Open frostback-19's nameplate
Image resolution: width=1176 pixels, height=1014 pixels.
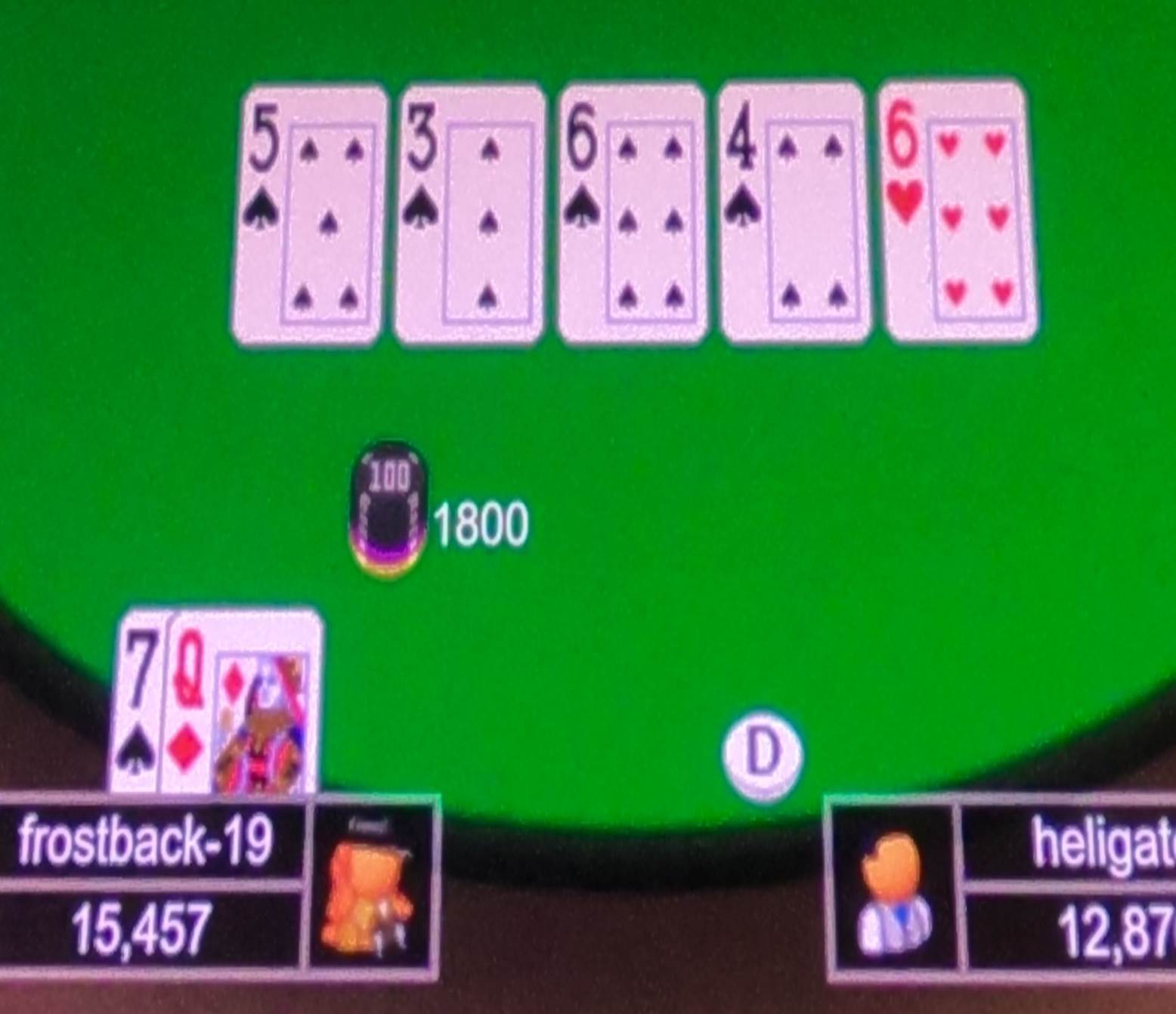pyautogui.click(x=147, y=842)
